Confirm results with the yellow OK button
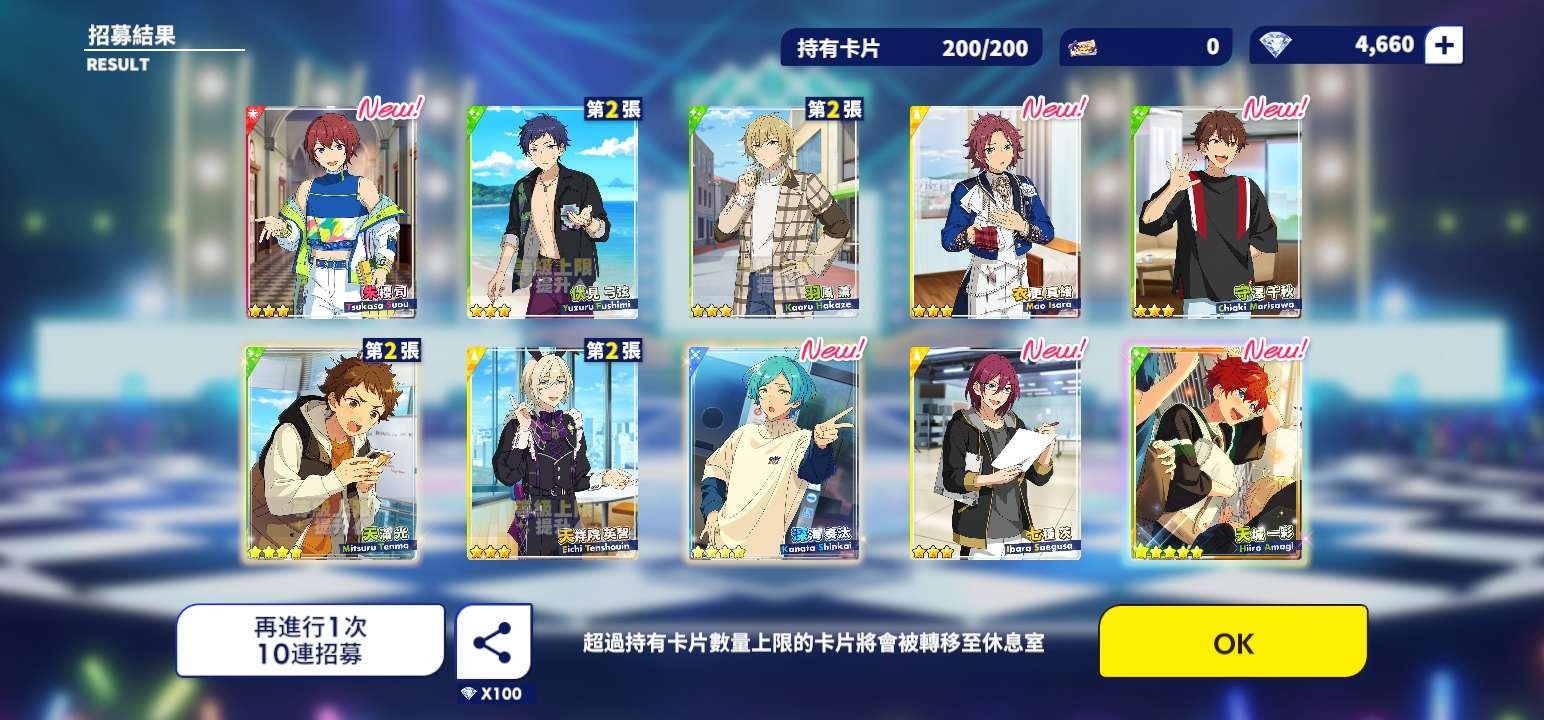This screenshot has height=720, width=1544. coord(1232,642)
